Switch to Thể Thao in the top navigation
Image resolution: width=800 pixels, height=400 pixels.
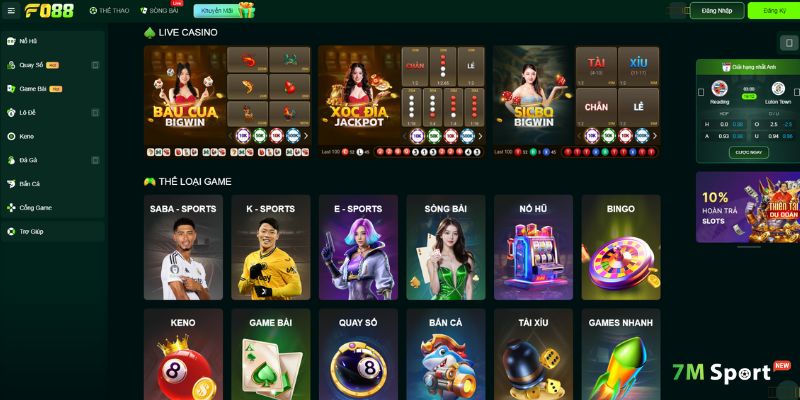108,11
